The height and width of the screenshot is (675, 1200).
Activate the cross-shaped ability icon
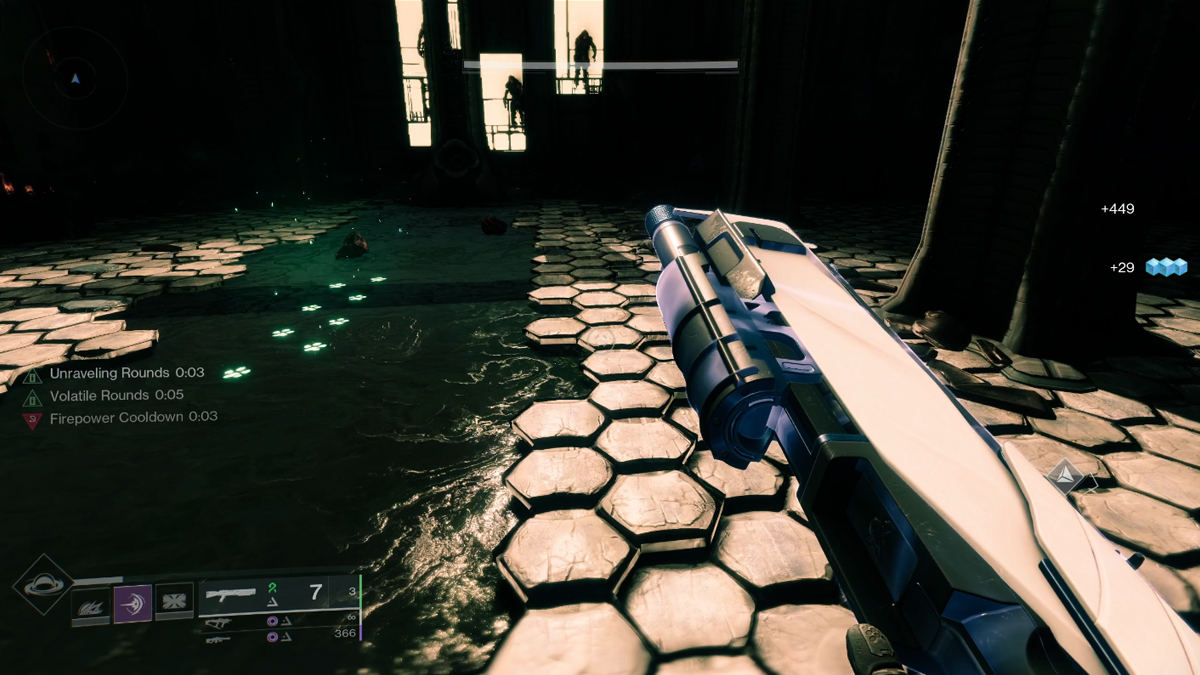coord(174,603)
